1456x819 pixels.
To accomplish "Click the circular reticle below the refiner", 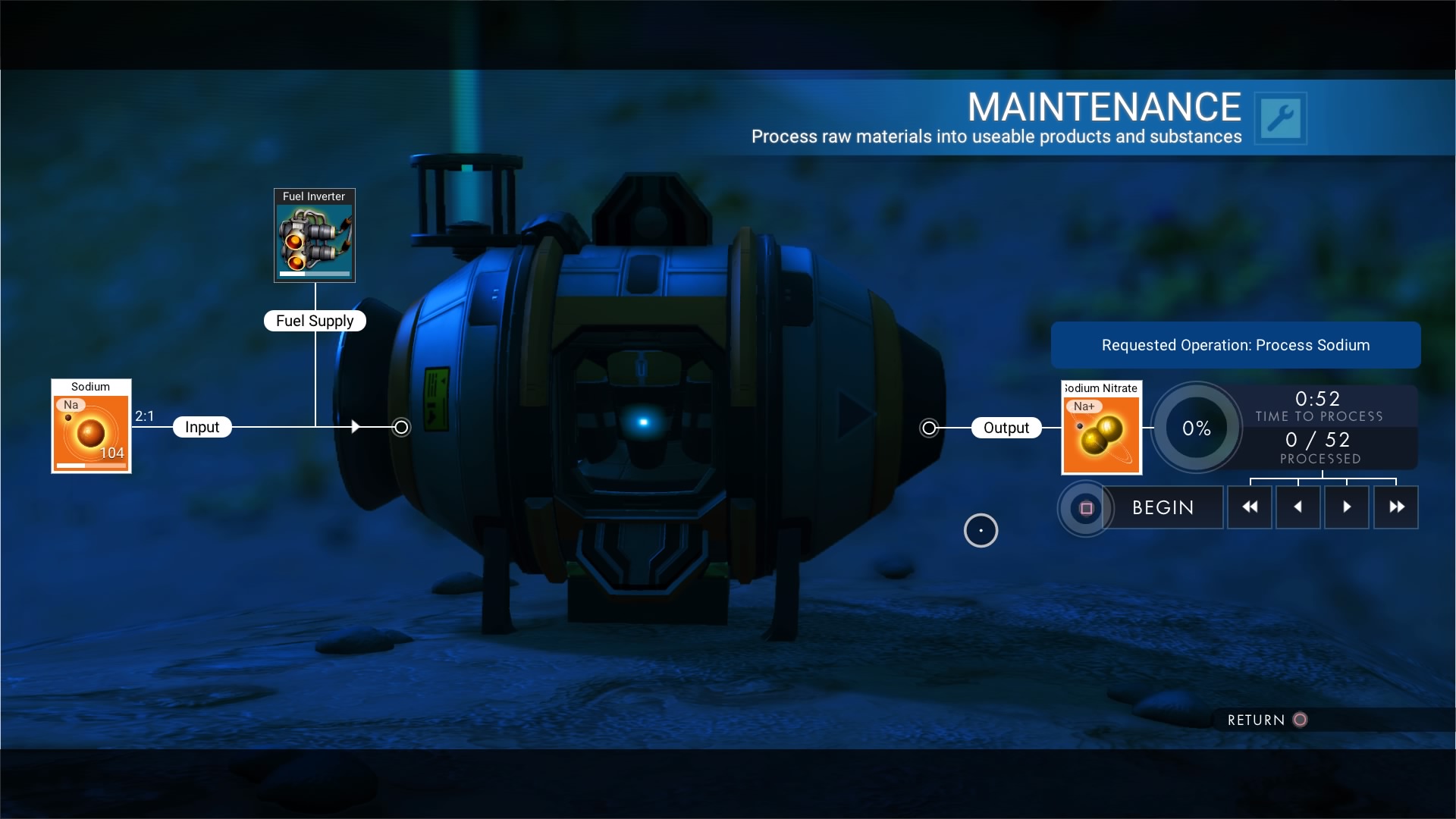I will tap(980, 530).
